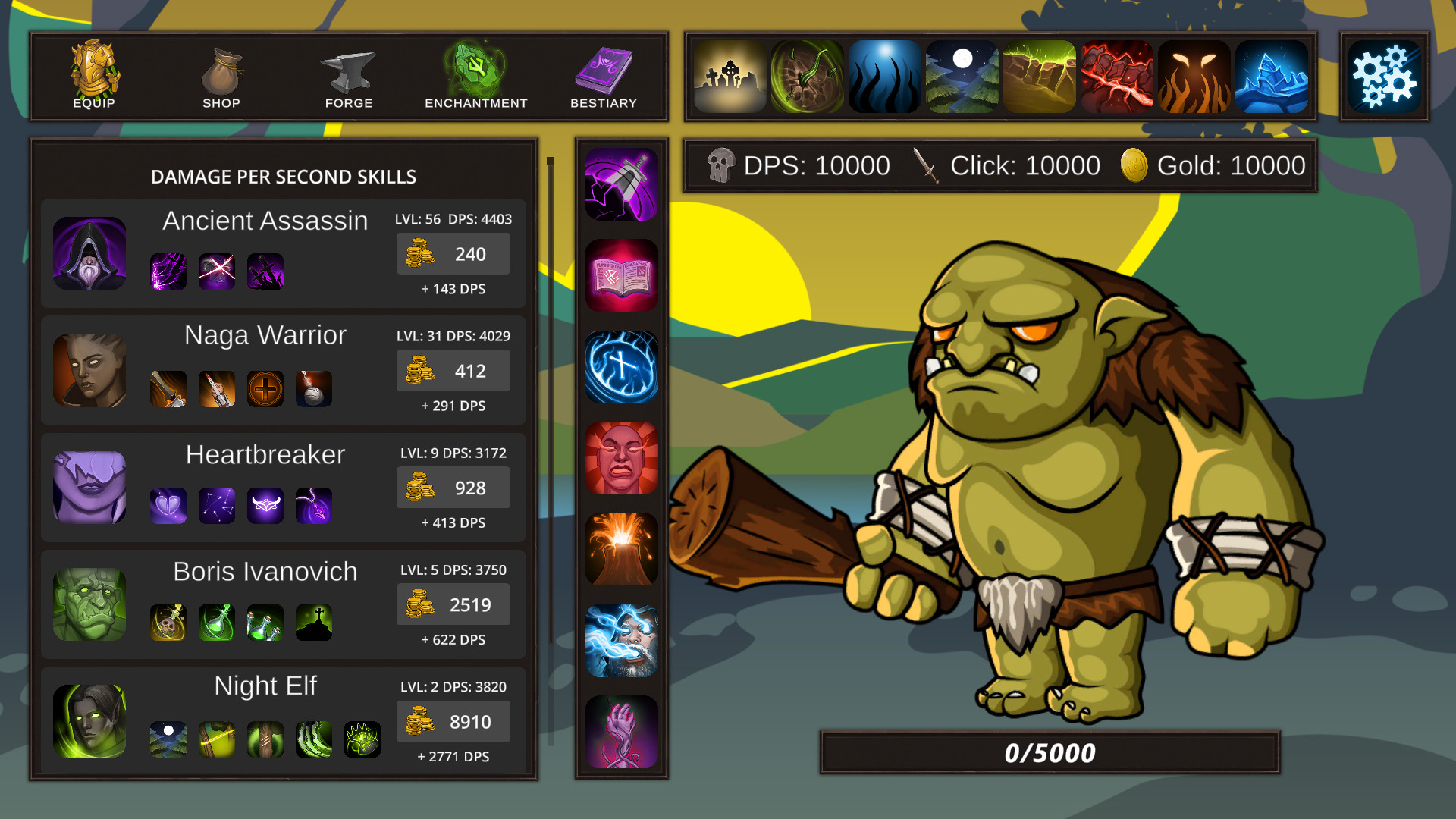The height and width of the screenshot is (819, 1456).
Task: Activate the lightning breath skill
Action: tap(621, 642)
